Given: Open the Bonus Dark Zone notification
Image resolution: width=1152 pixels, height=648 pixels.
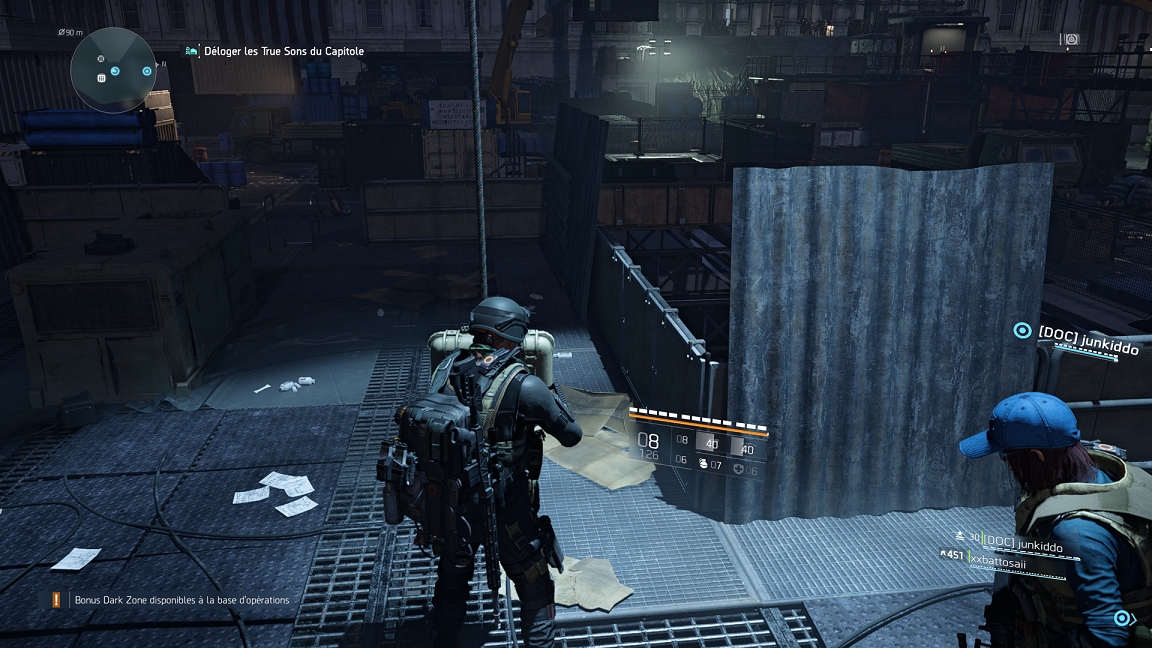Looking at the screenshot, I should pyautogui.click(x=181, y=600).
